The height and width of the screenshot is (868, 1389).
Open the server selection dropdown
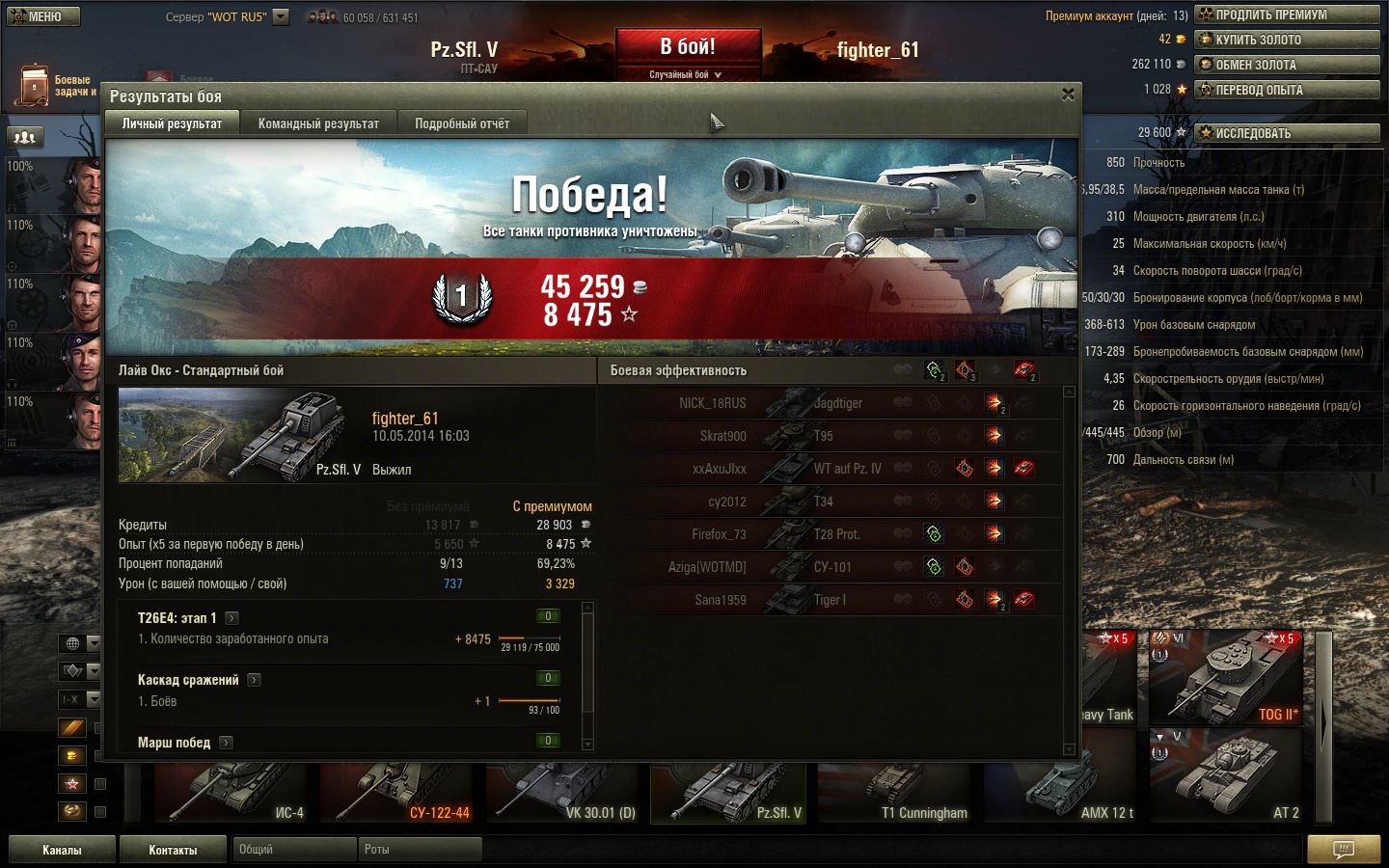tap(281, 16)
